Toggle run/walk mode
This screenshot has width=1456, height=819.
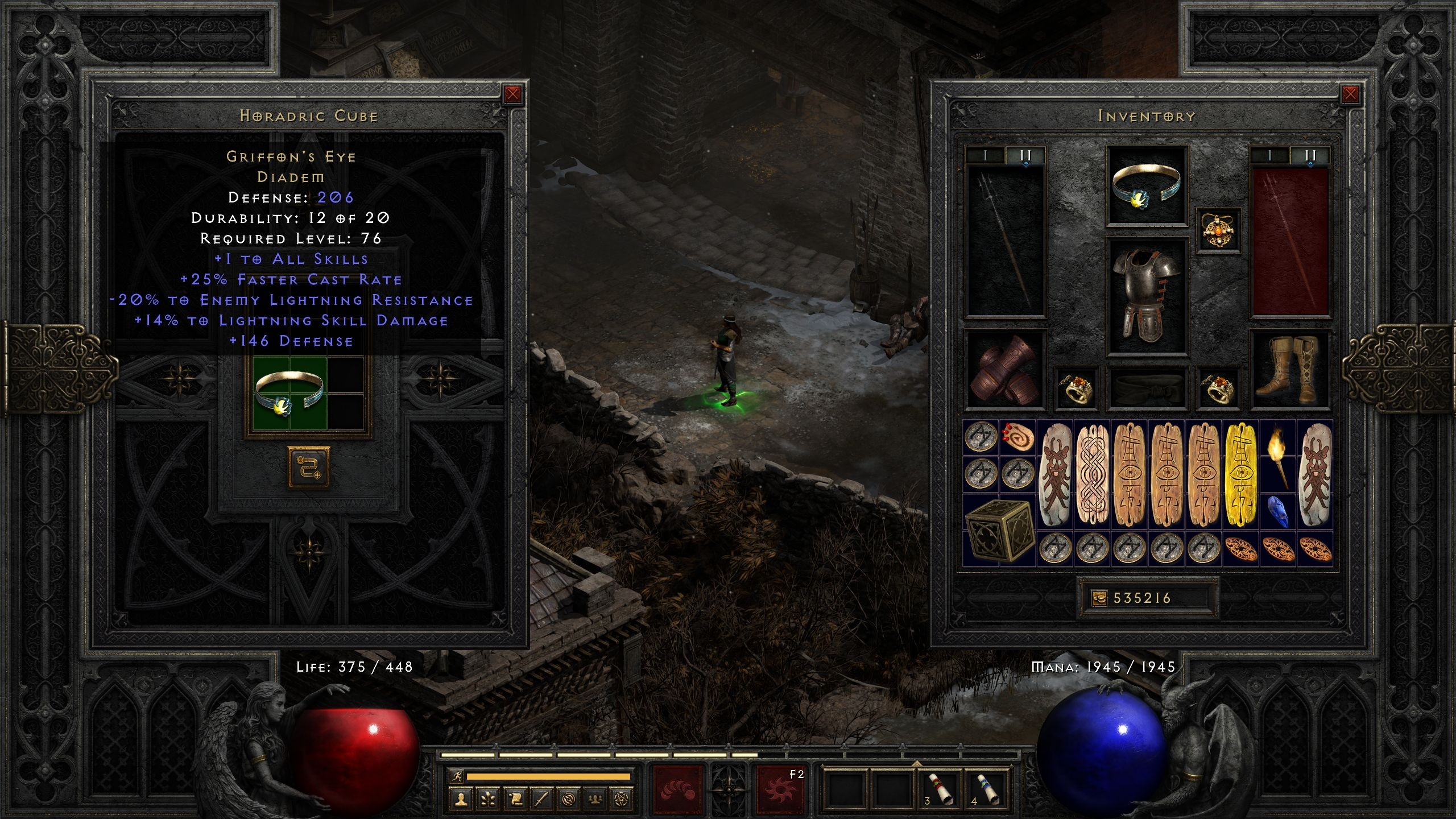click(457, 777)
